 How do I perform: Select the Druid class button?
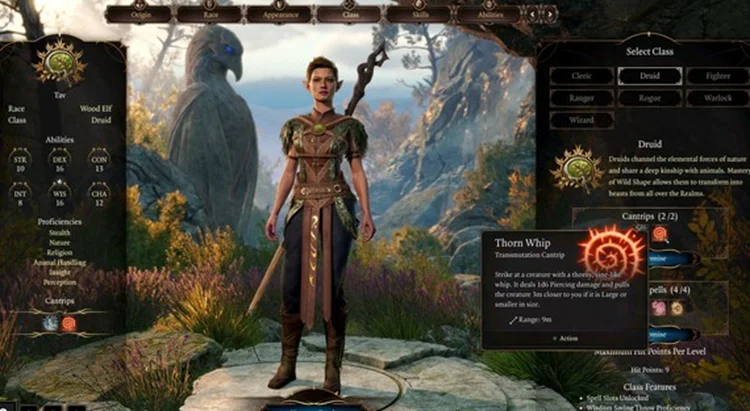coord(650,76)
